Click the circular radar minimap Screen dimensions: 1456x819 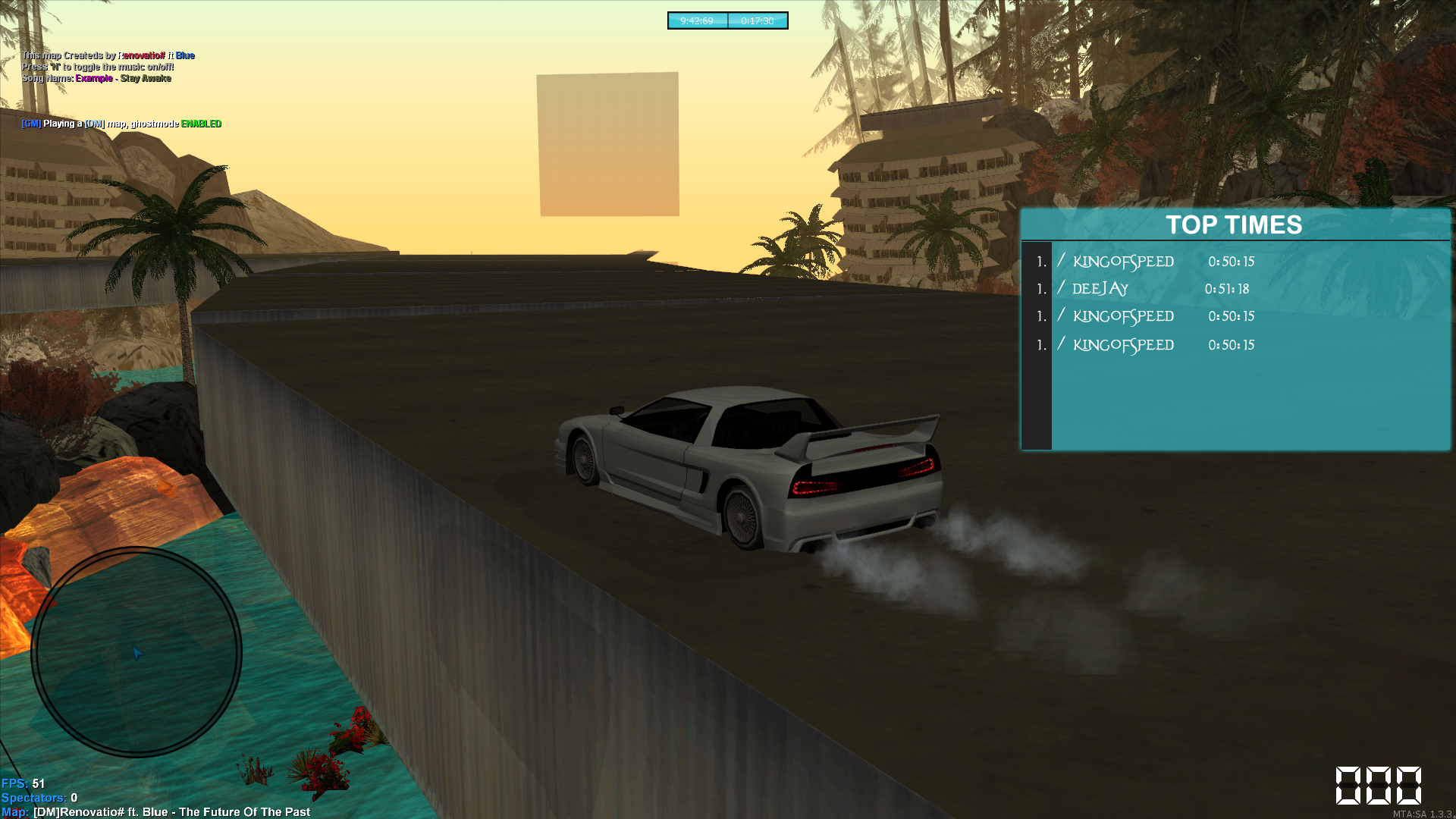pyautogui.click(x=136, y=652)
